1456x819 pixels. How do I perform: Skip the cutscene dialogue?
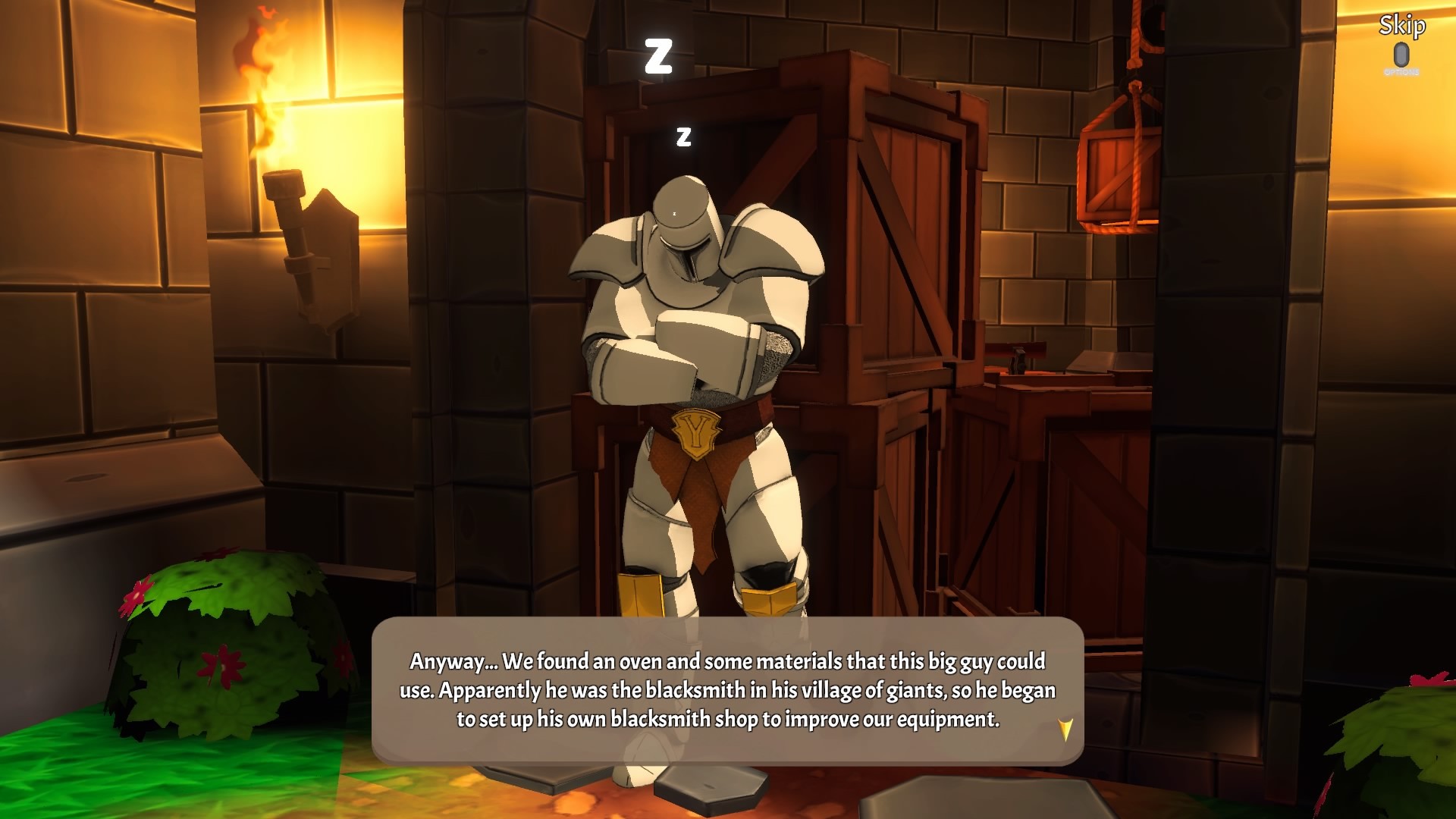coord(1401,28)
